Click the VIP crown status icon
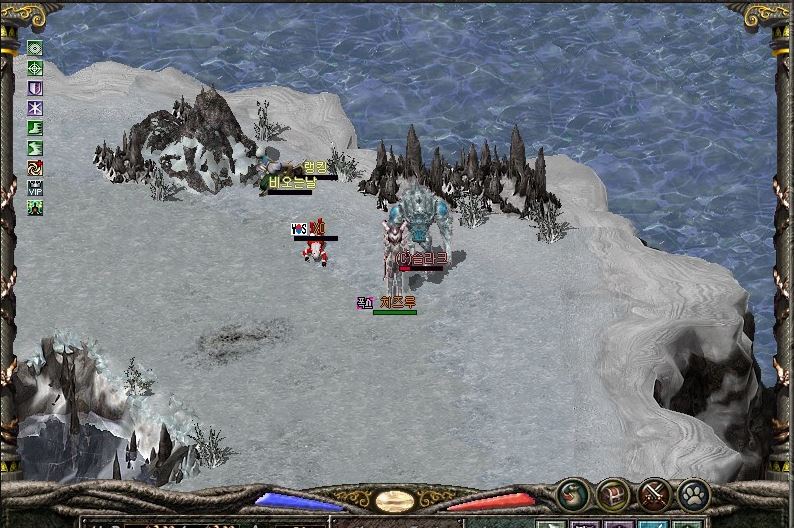 (35, 187)
